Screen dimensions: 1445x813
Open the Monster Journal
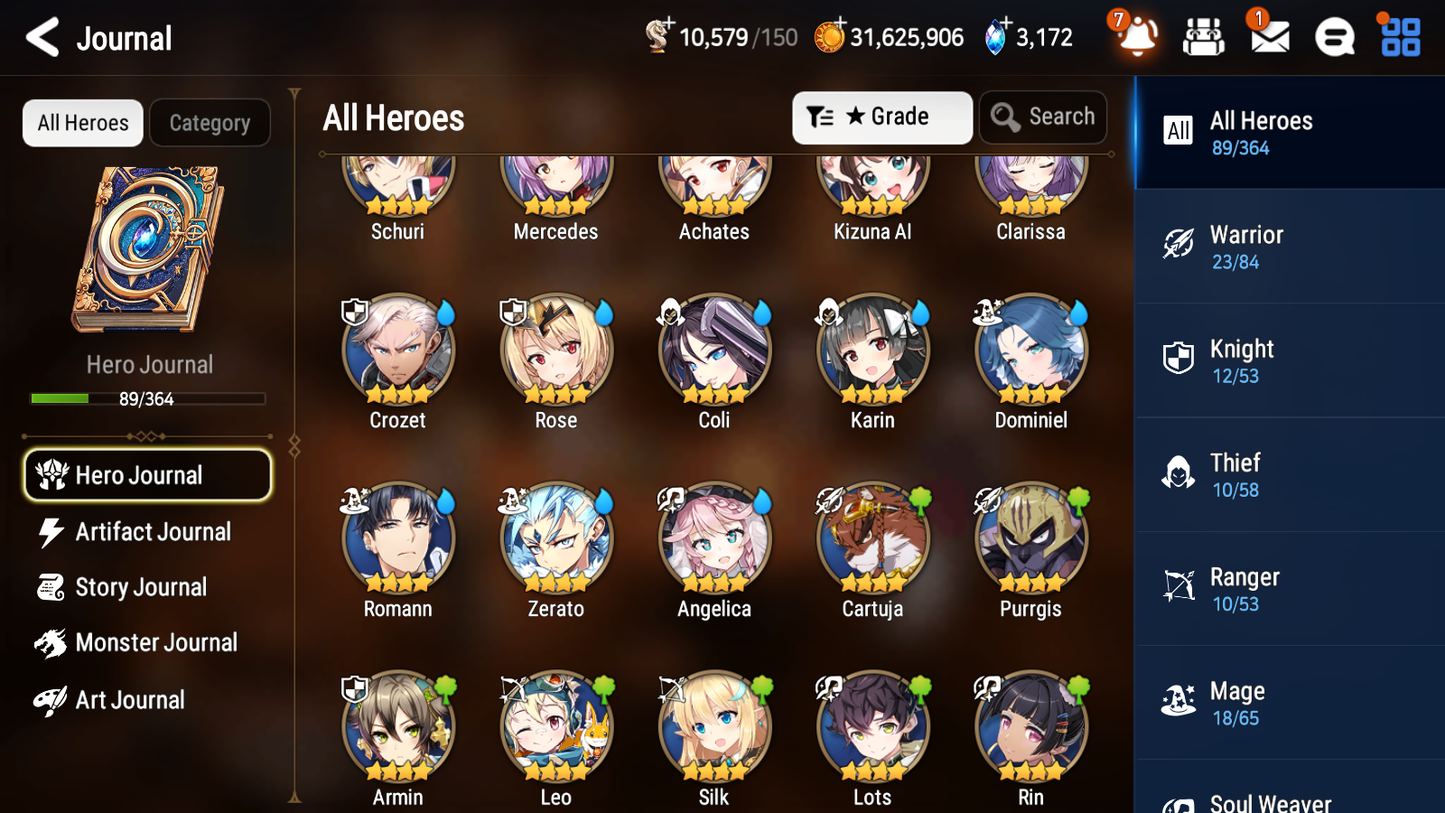(156, 642)
